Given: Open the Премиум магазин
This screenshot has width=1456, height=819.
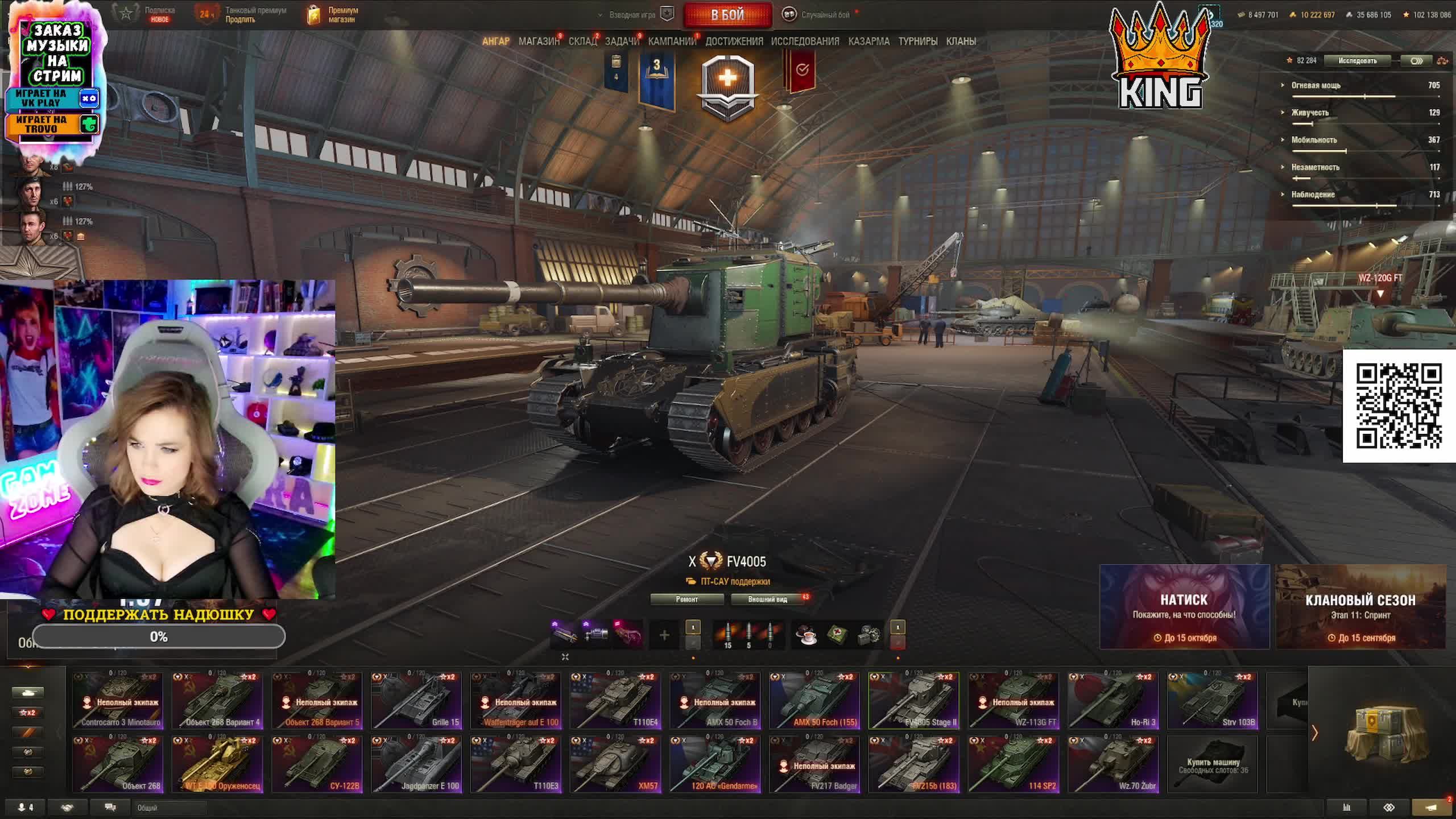Looking at the screenshot, I should 334,15.
